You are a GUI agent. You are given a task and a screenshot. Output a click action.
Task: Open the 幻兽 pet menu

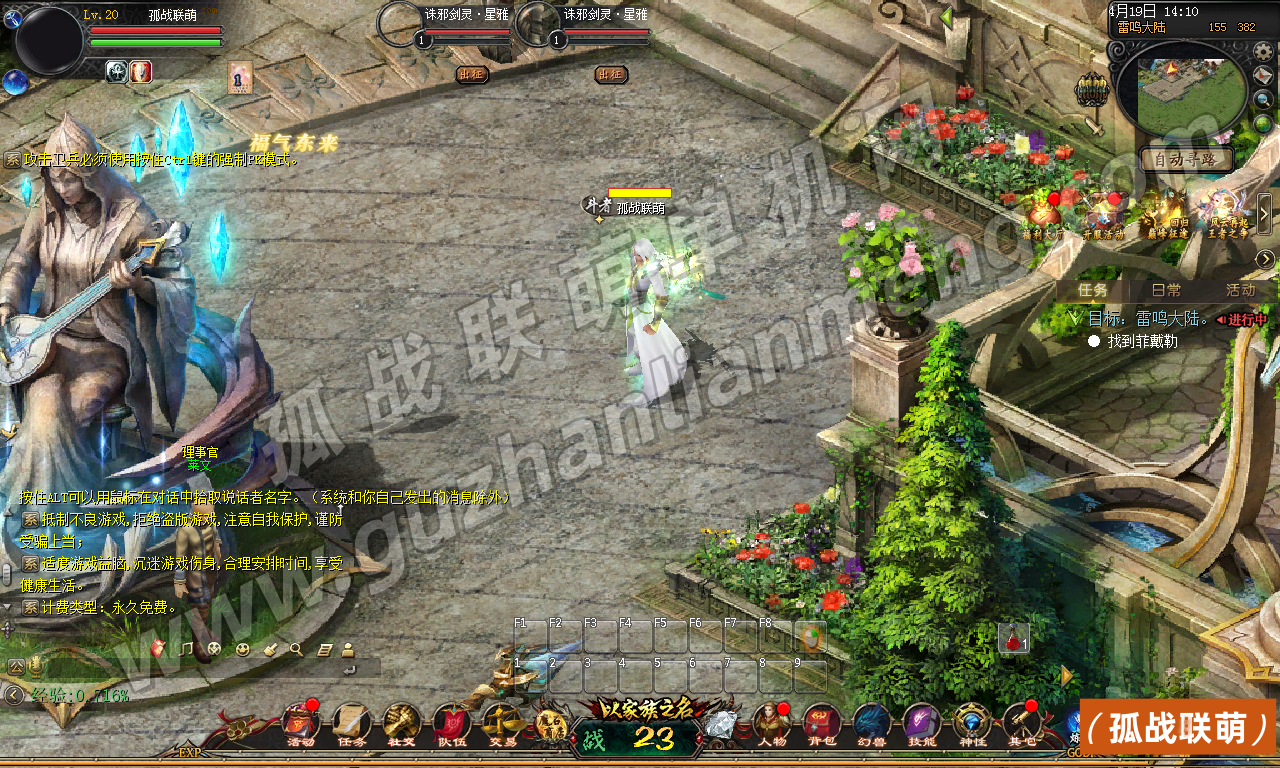(x=871, y=724)
